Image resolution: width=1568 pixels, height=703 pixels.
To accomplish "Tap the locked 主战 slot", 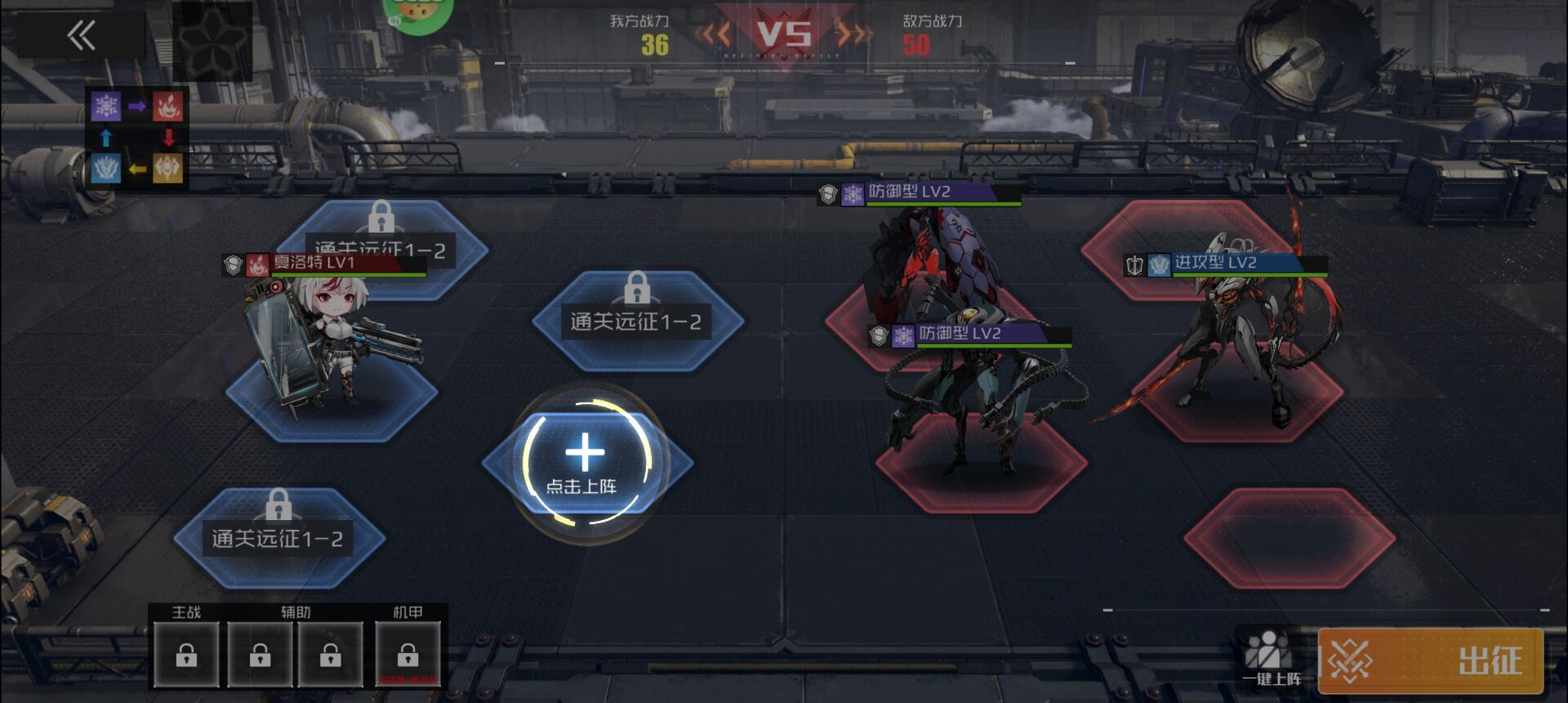I will click(x=186, y=654).
